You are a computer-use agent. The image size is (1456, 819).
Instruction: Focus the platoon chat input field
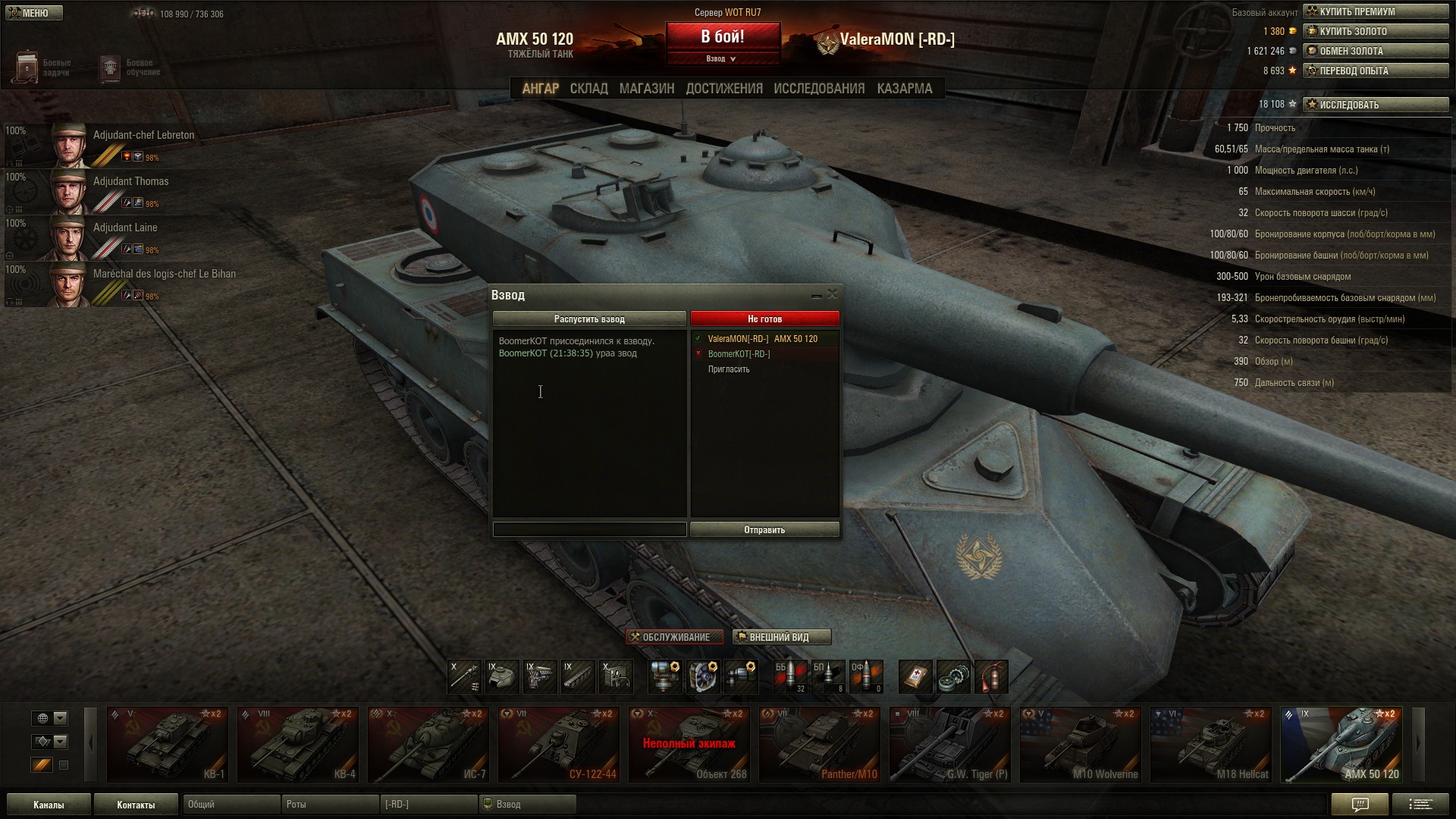click(x=589, y=530)
